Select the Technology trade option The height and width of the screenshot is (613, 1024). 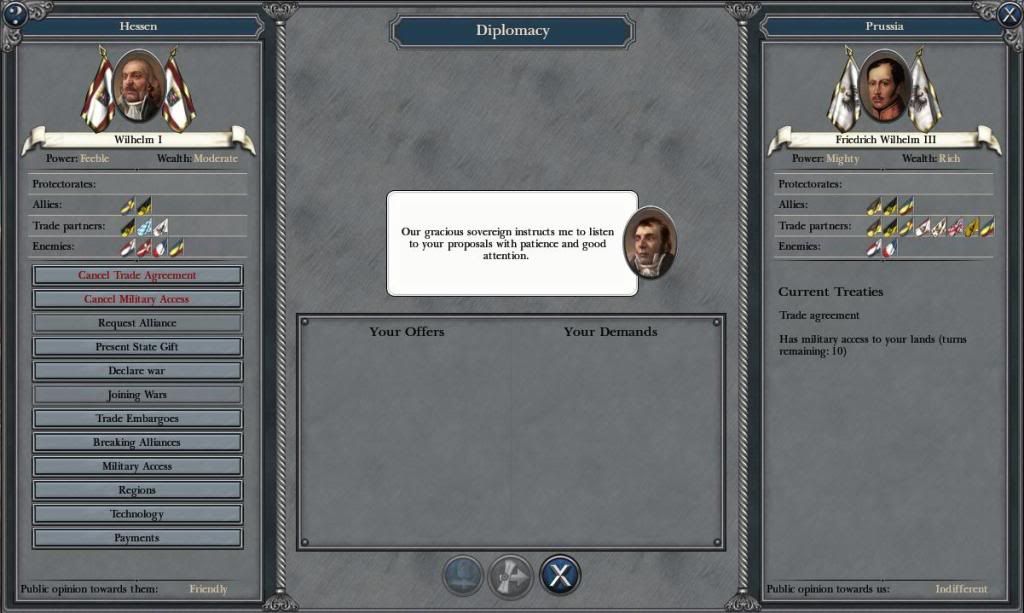137,514
